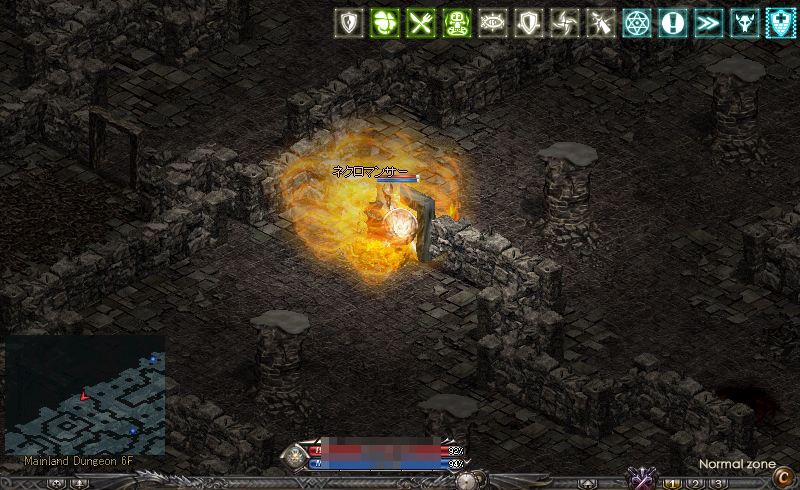The width and height of the screenshot is (800, 490).
Task: Click the blue hexagram buff icon
Action: 635,24
